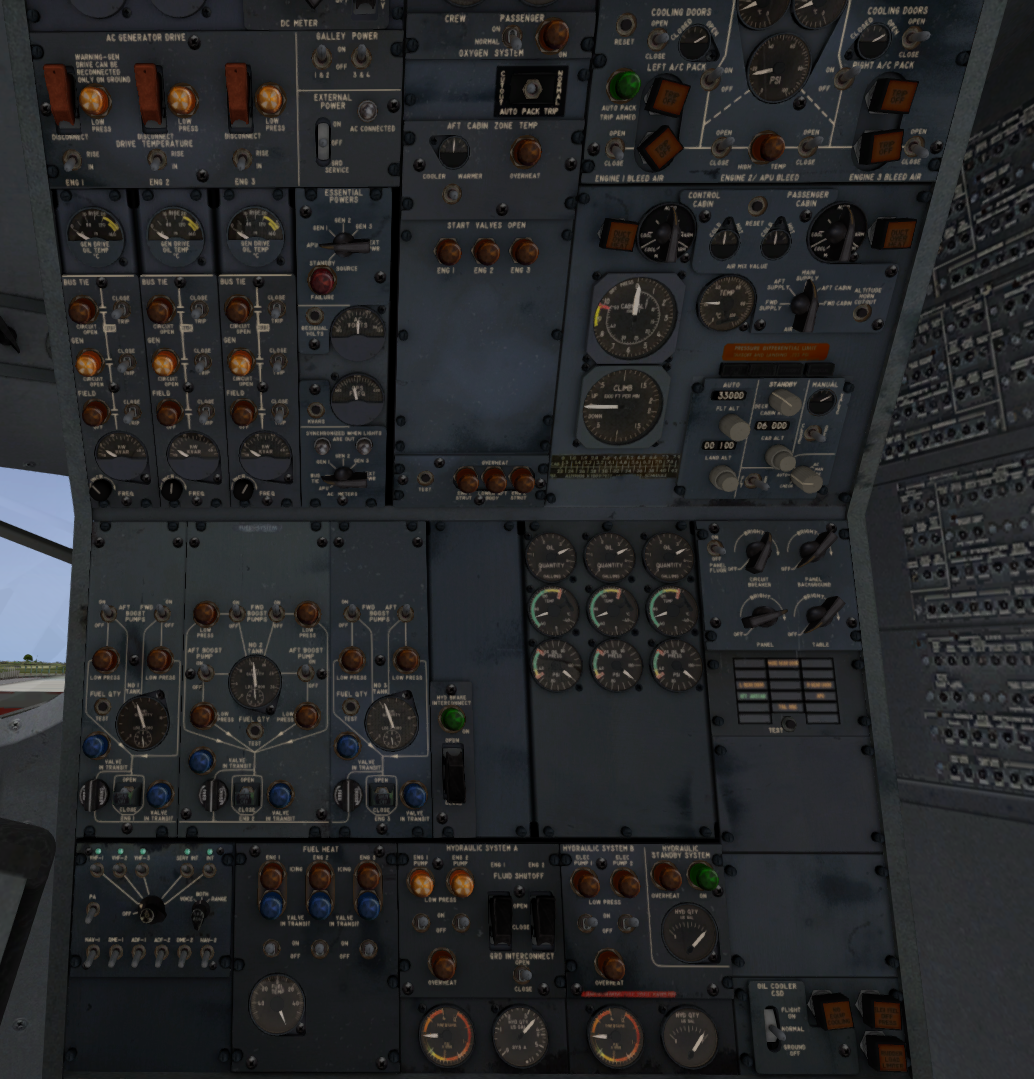The height and width of the screenshot is (1079, 1034).
Task: Flip the Hyd Brake Interconnect switch
Action: 453,771
